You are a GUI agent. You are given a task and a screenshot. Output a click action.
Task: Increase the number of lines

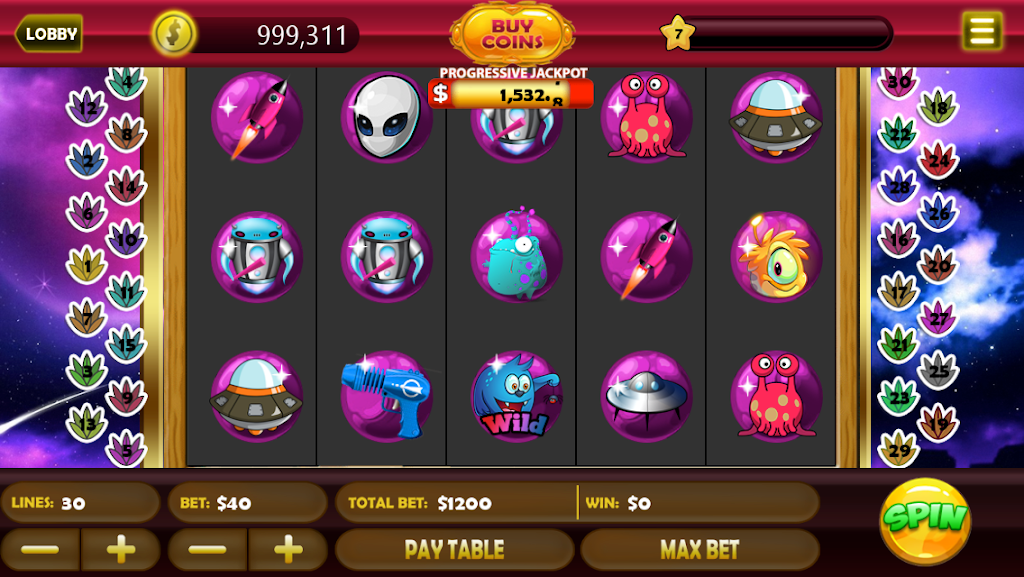(x=121, y=549)
